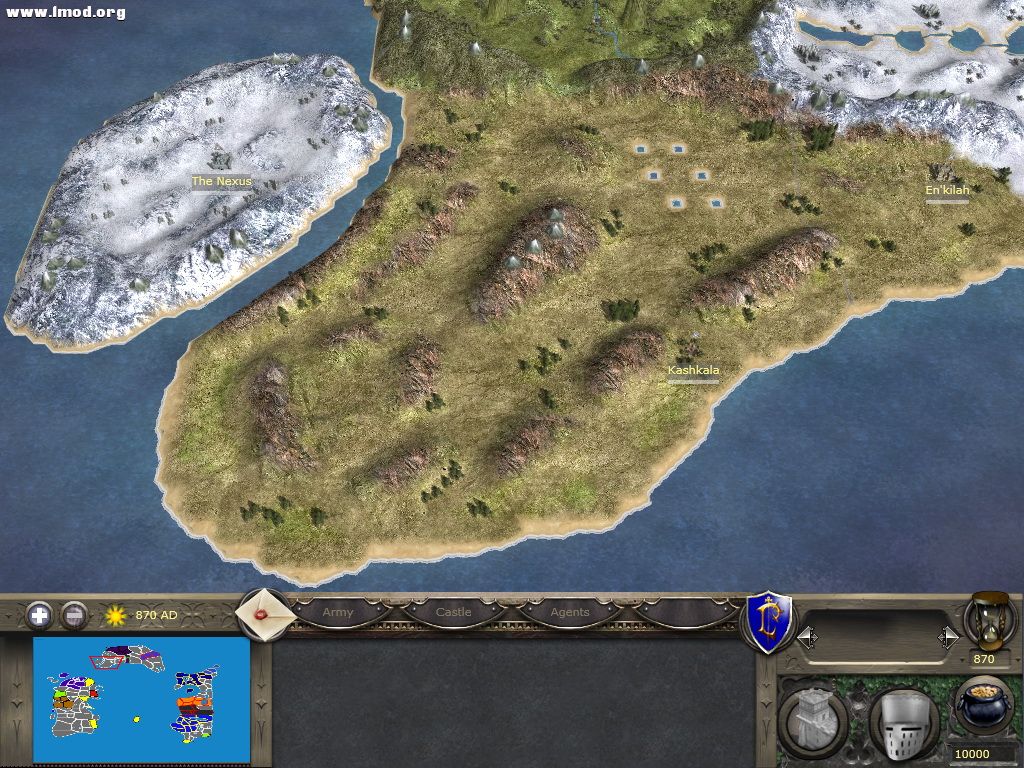Open finances via the gold pot

pyautogui.click(x=983, y=705)
